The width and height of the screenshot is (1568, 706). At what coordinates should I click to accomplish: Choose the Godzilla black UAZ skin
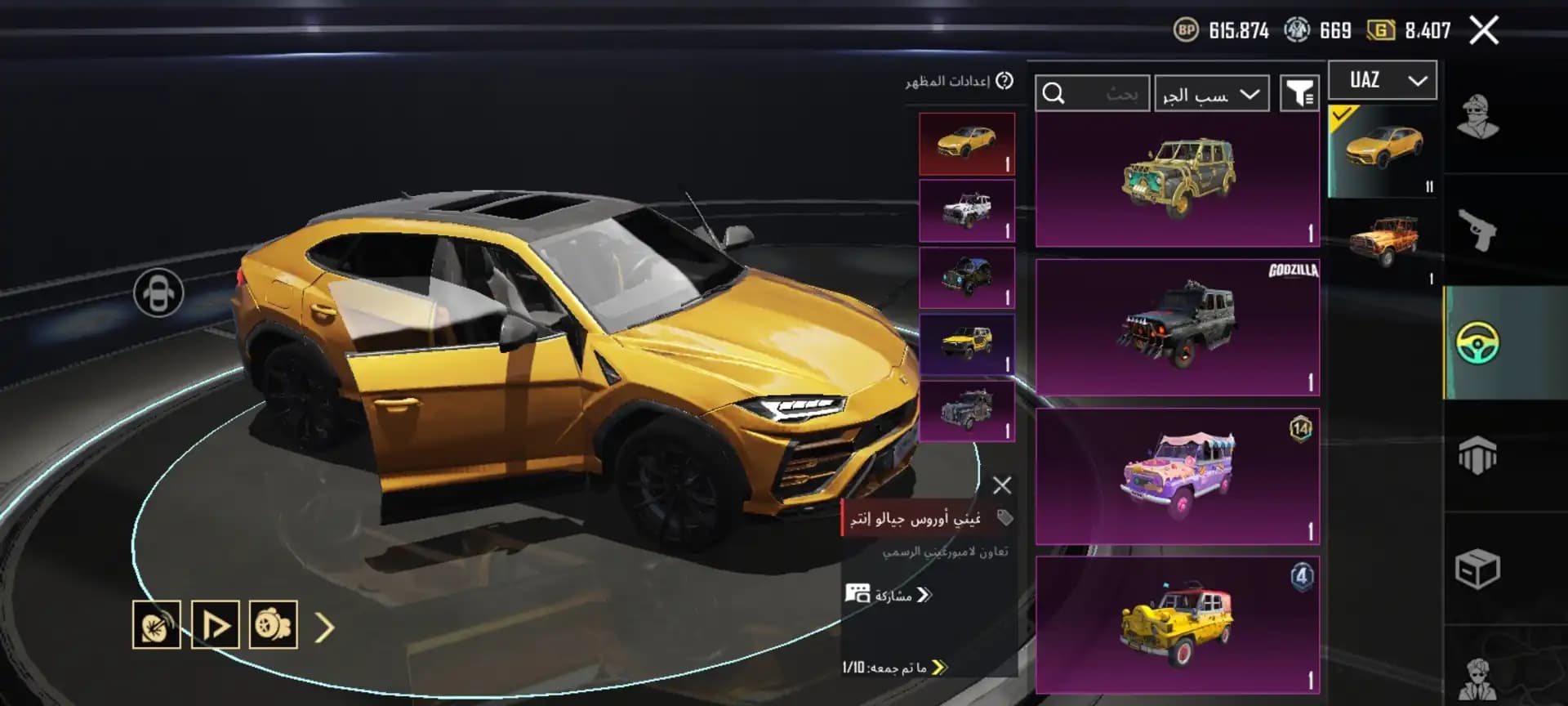click(x=1177, y=327)
